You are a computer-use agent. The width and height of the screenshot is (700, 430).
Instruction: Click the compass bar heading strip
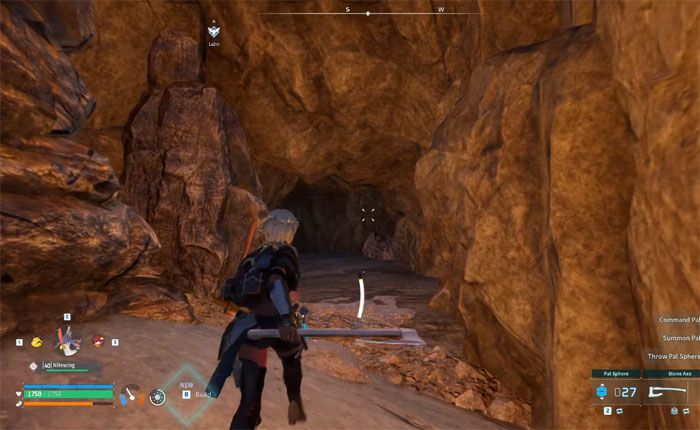(x=367, y=13)
